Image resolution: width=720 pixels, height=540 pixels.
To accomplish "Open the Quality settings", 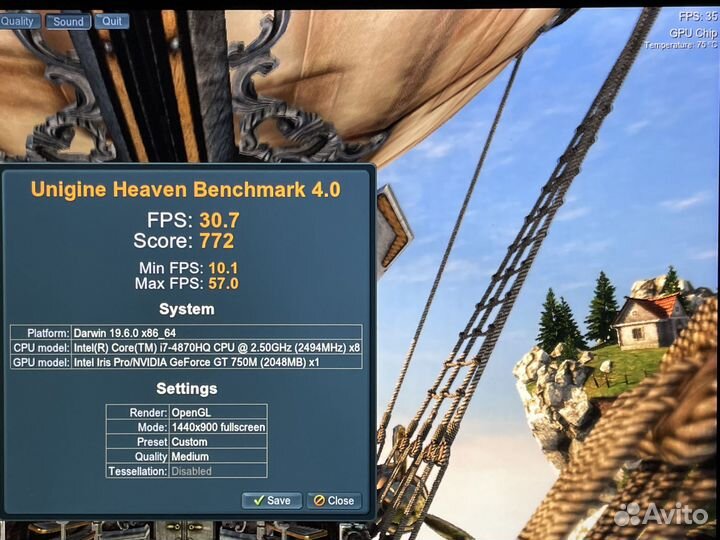I will tap(21, 21).
